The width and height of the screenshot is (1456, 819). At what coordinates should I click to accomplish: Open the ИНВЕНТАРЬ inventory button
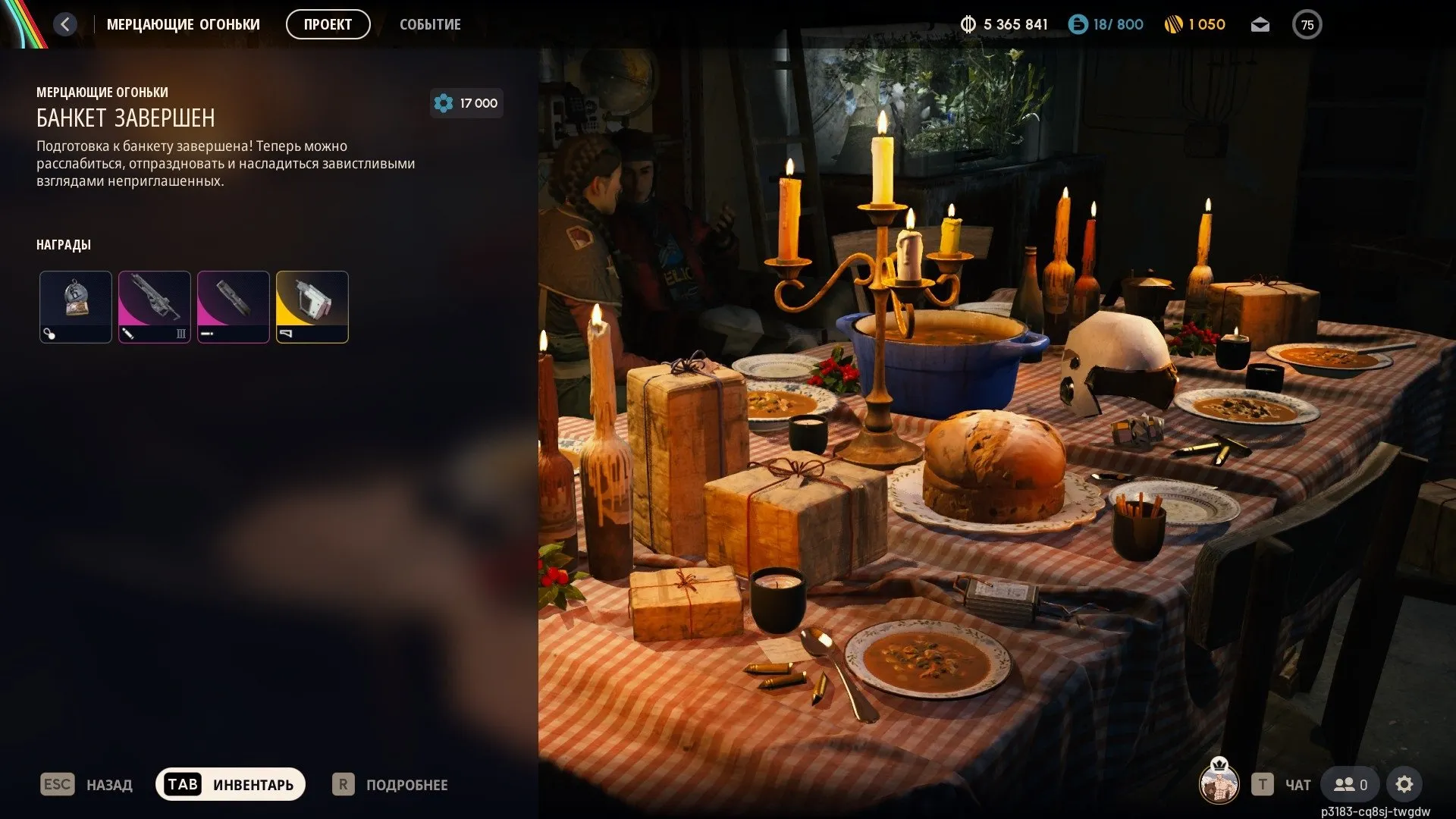coord(231,784)
